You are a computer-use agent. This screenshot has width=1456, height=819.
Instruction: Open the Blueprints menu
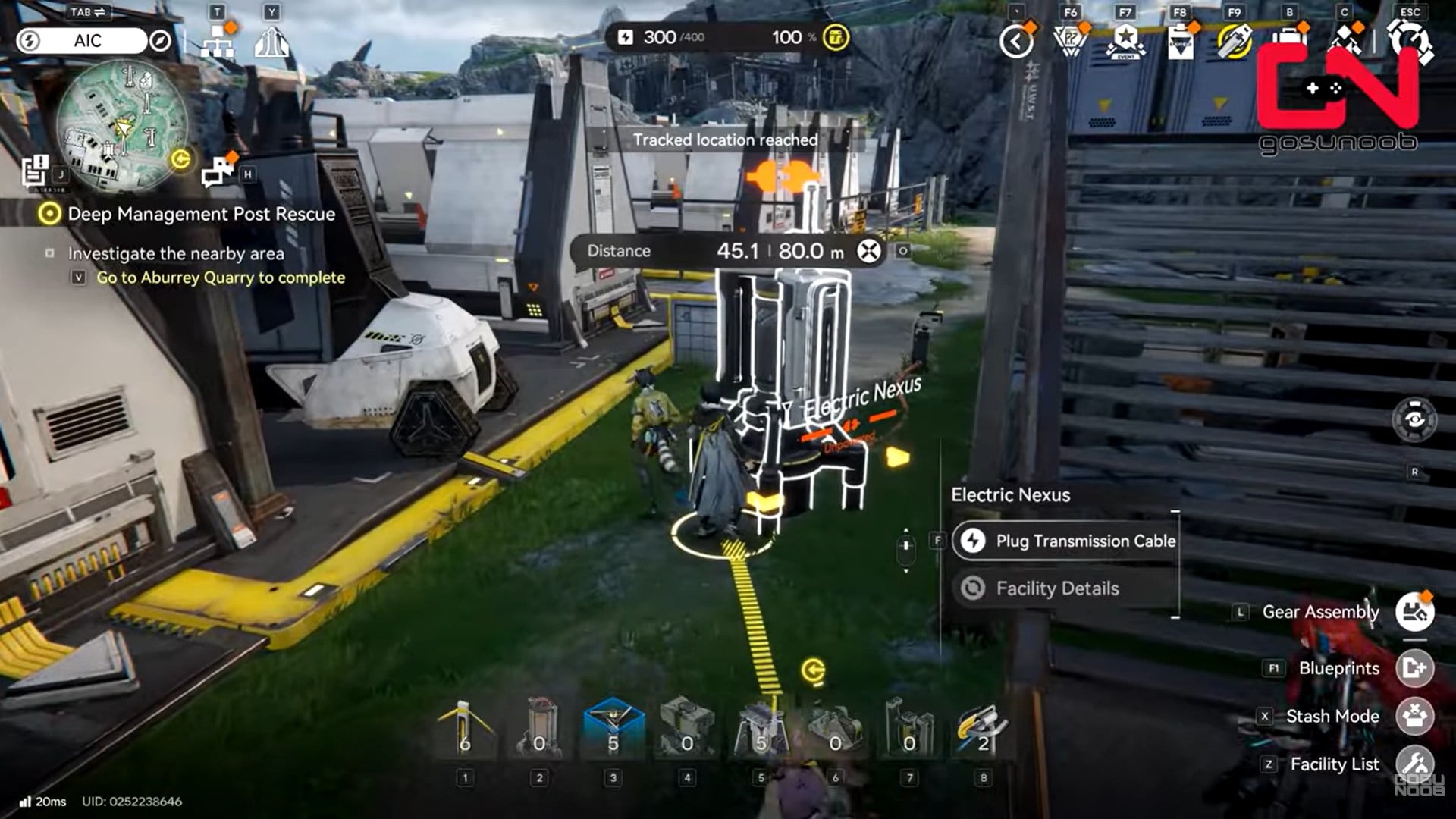point(1414,668)
